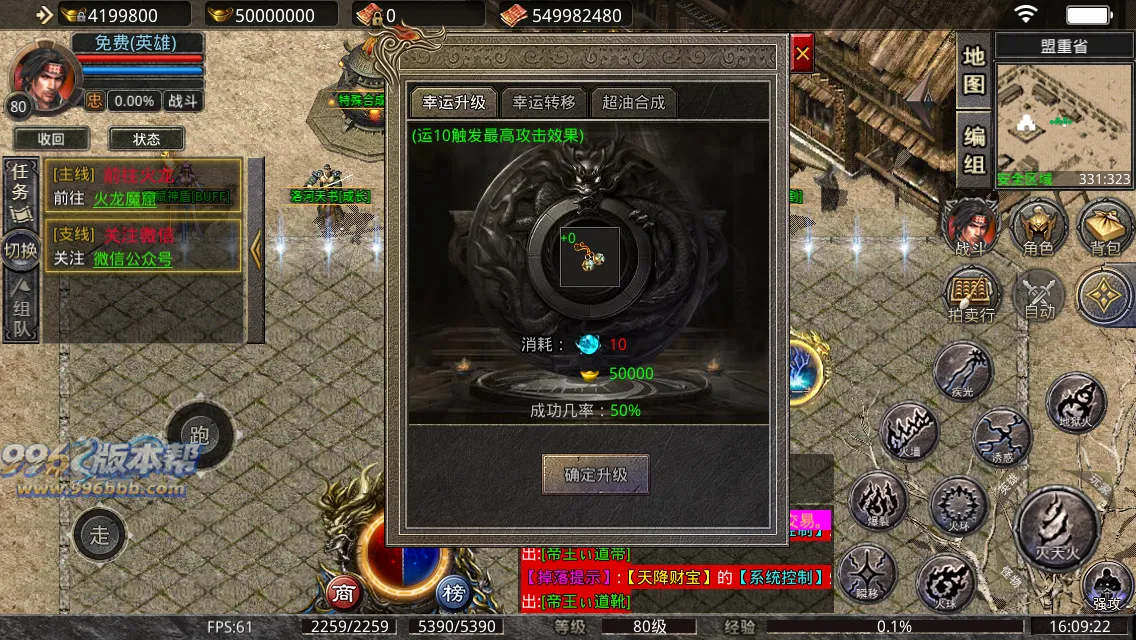Cast the 灭天火 skill
The width and height of the screenshot is (1136, 640).
pos(1058,525)
